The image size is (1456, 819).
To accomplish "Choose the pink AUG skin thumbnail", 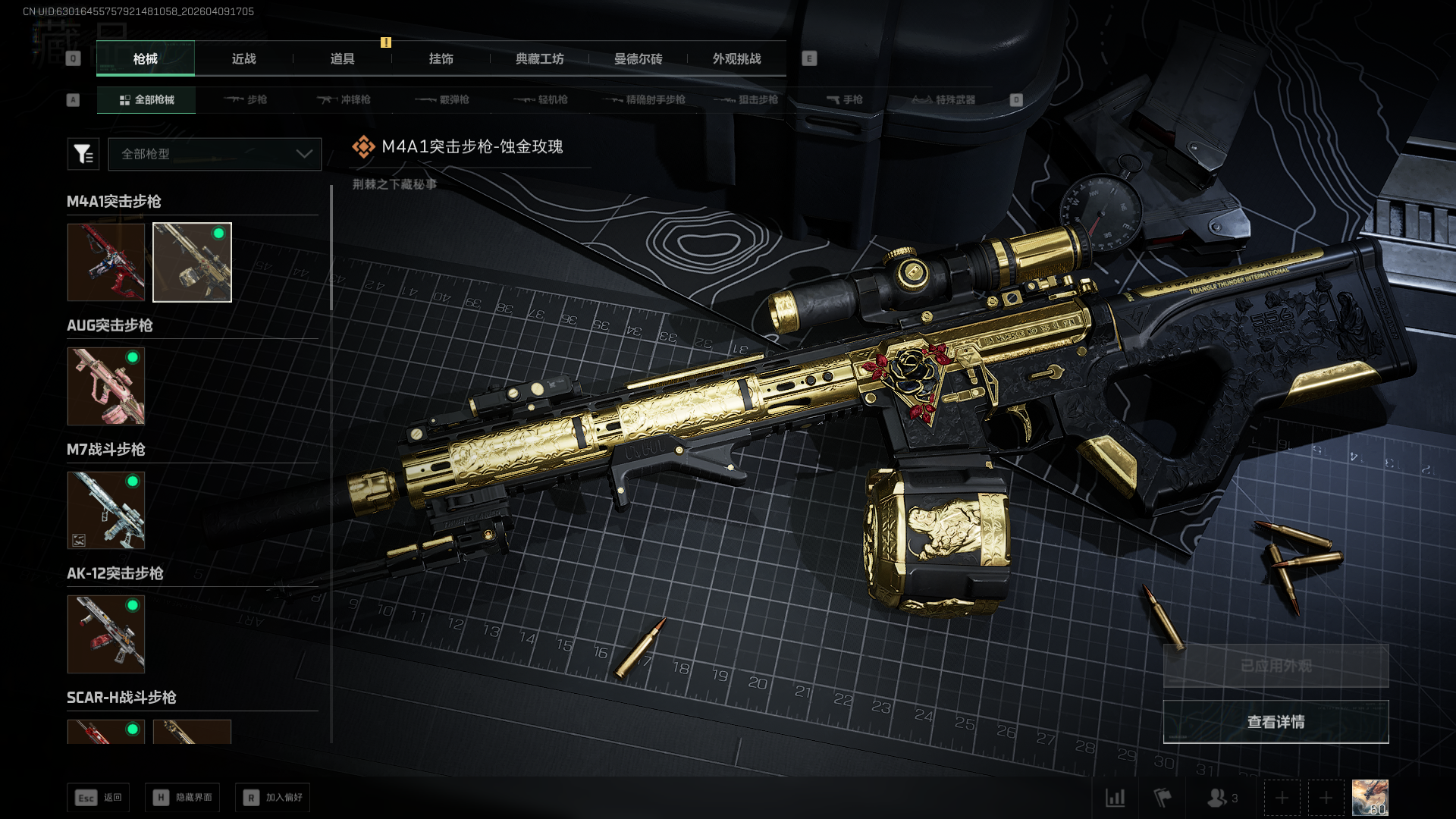I will click(x=106, y=386).
